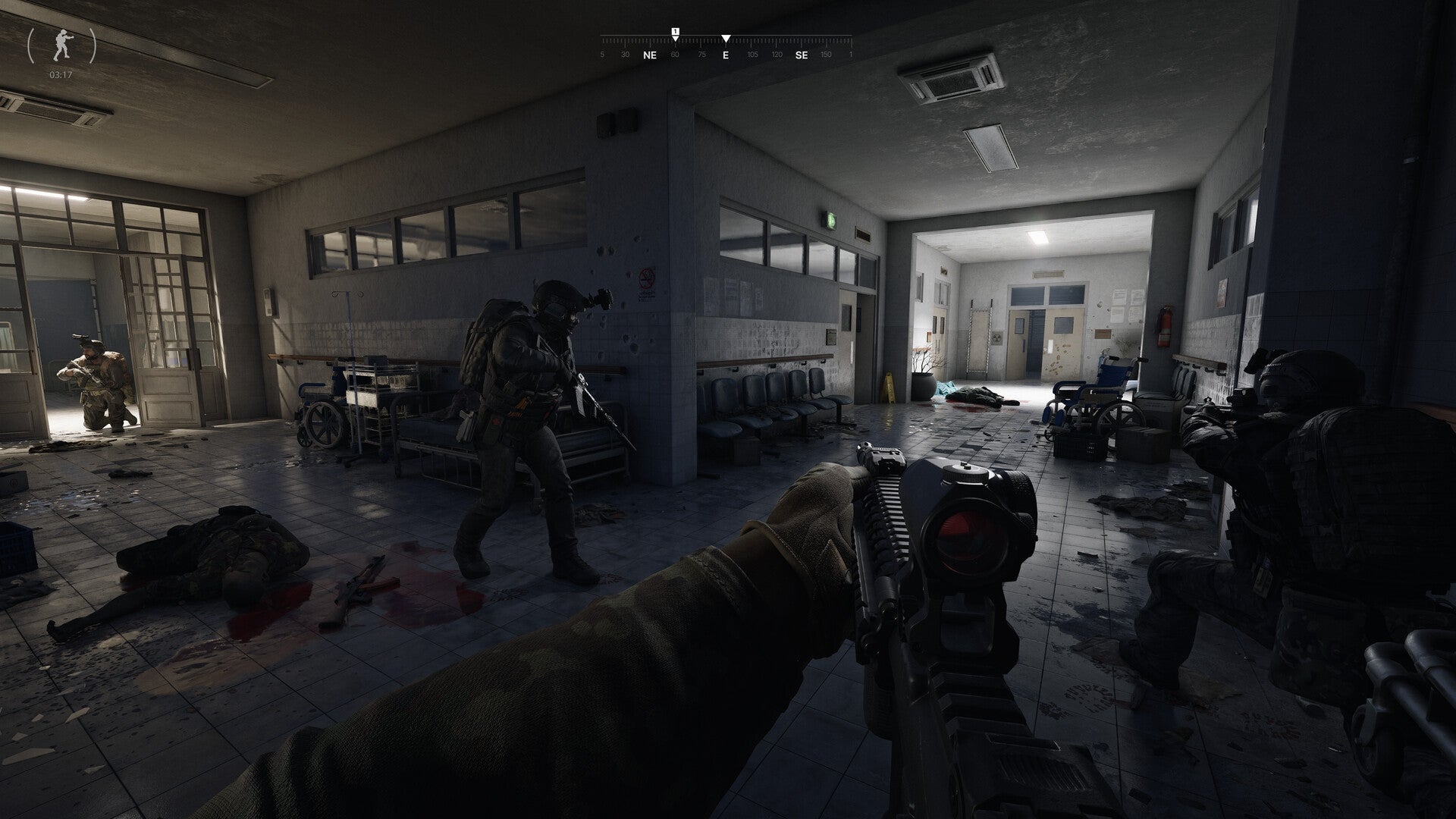Click the match timer showing 03:17
This screenshot has height=819, width=1456.
click(61, 74)
